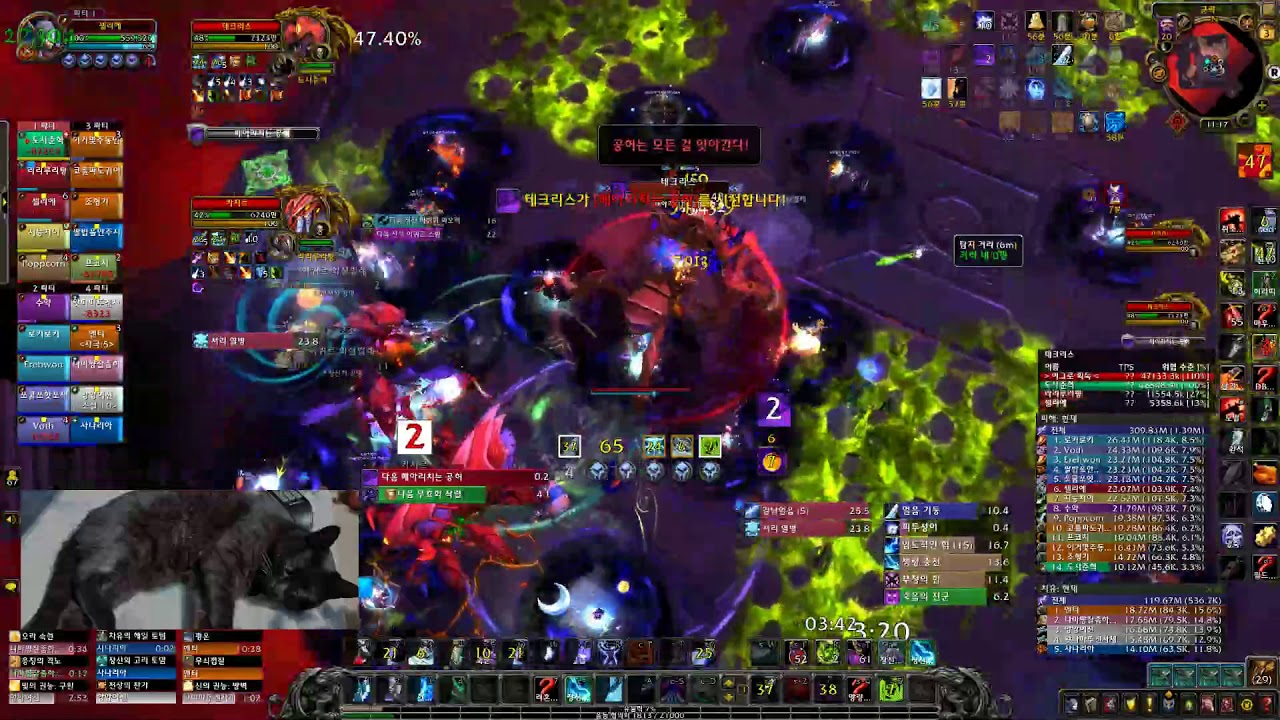The width and height of the screenshot is (1280, 720).
Task: Activate the green ability at the bar's right end
Action: coord(891,689)
